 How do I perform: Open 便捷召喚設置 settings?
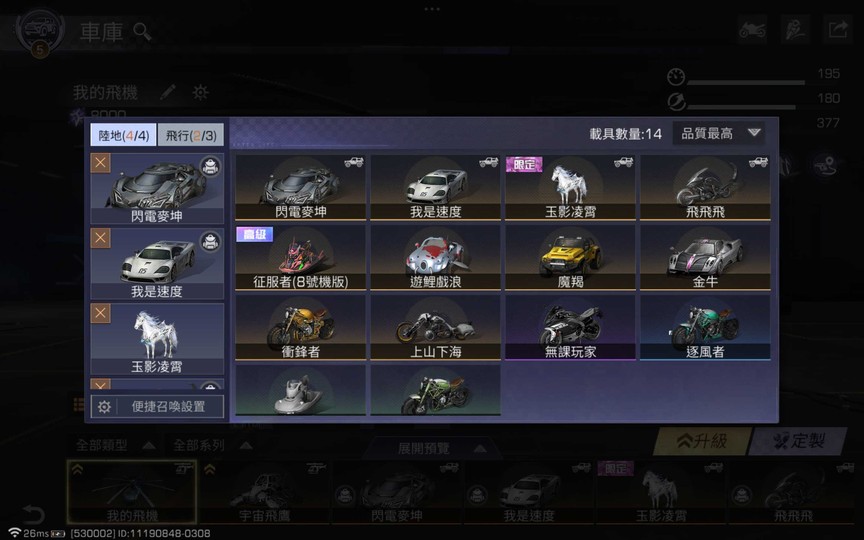point(157,406)
